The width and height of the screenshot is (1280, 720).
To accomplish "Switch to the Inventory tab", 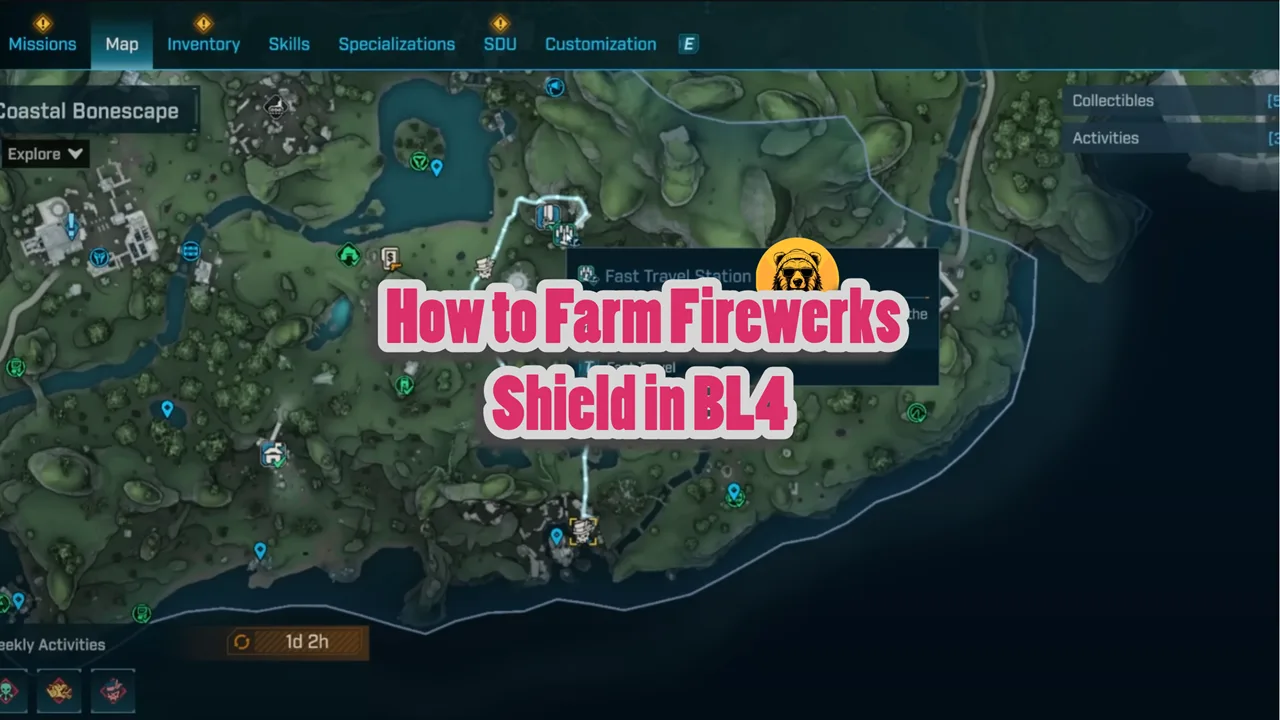I will click(x=203, y=44).
